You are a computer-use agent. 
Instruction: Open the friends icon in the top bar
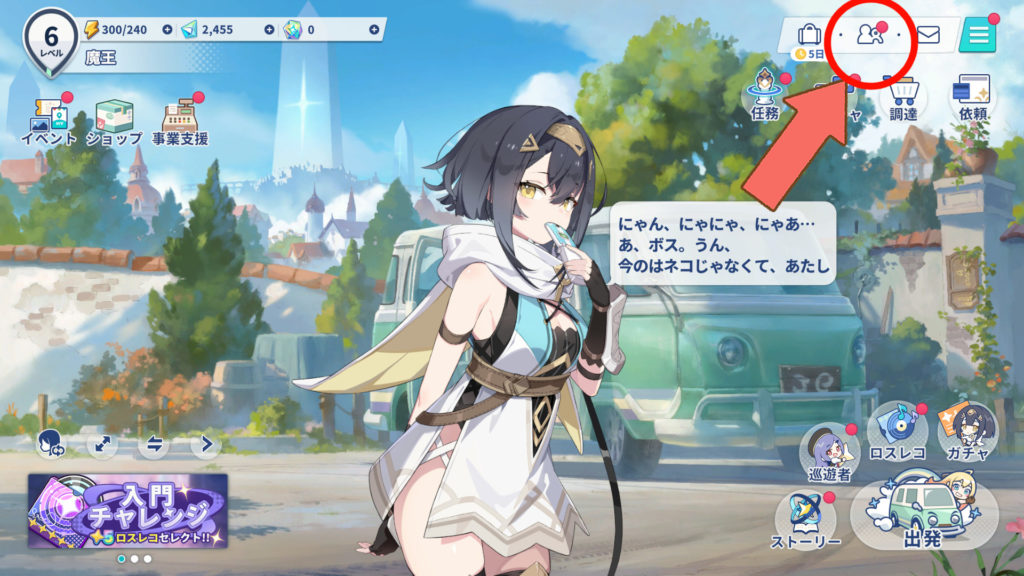[x=869, y=36]
